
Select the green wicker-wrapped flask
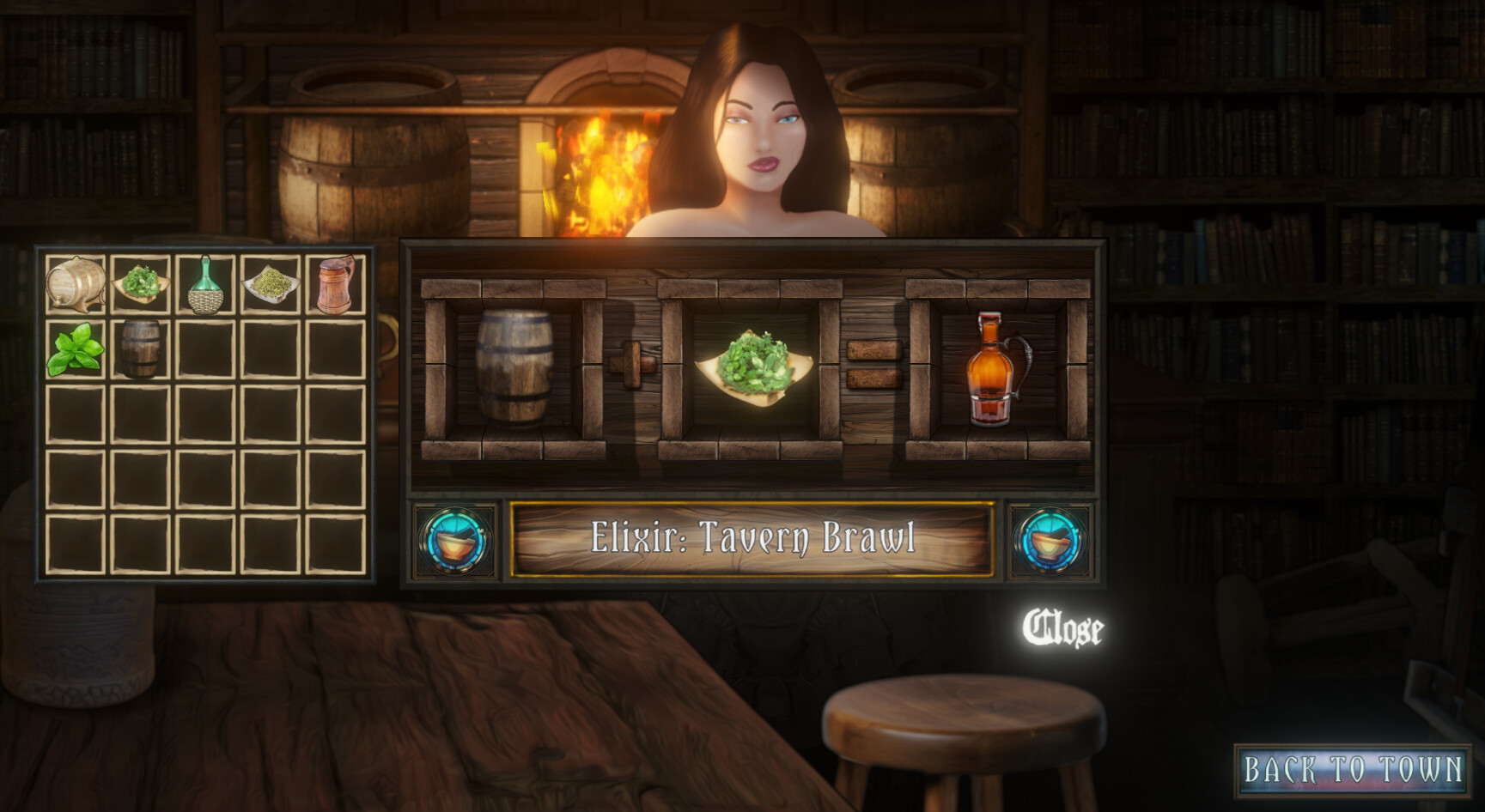(205, 284)
